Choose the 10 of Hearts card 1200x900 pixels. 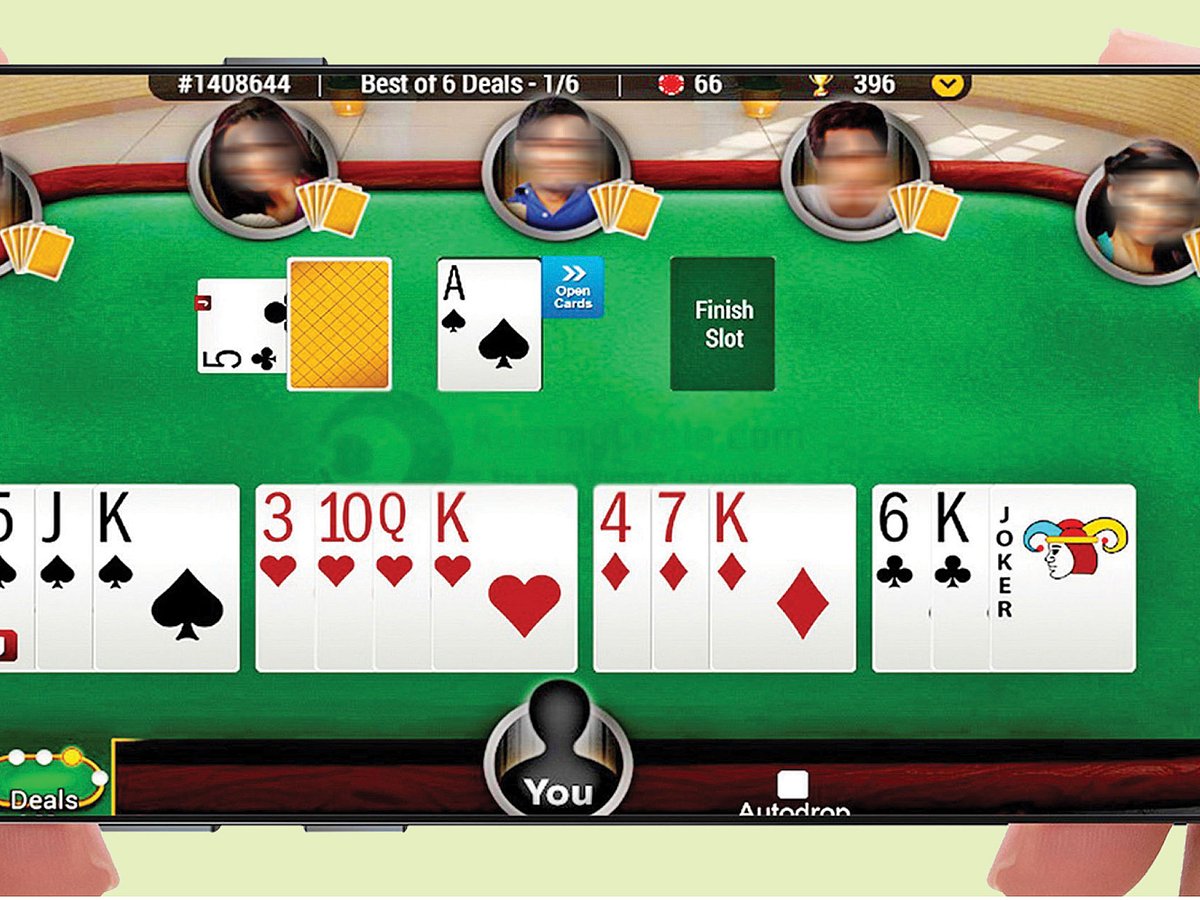click(x=344, y=577)
